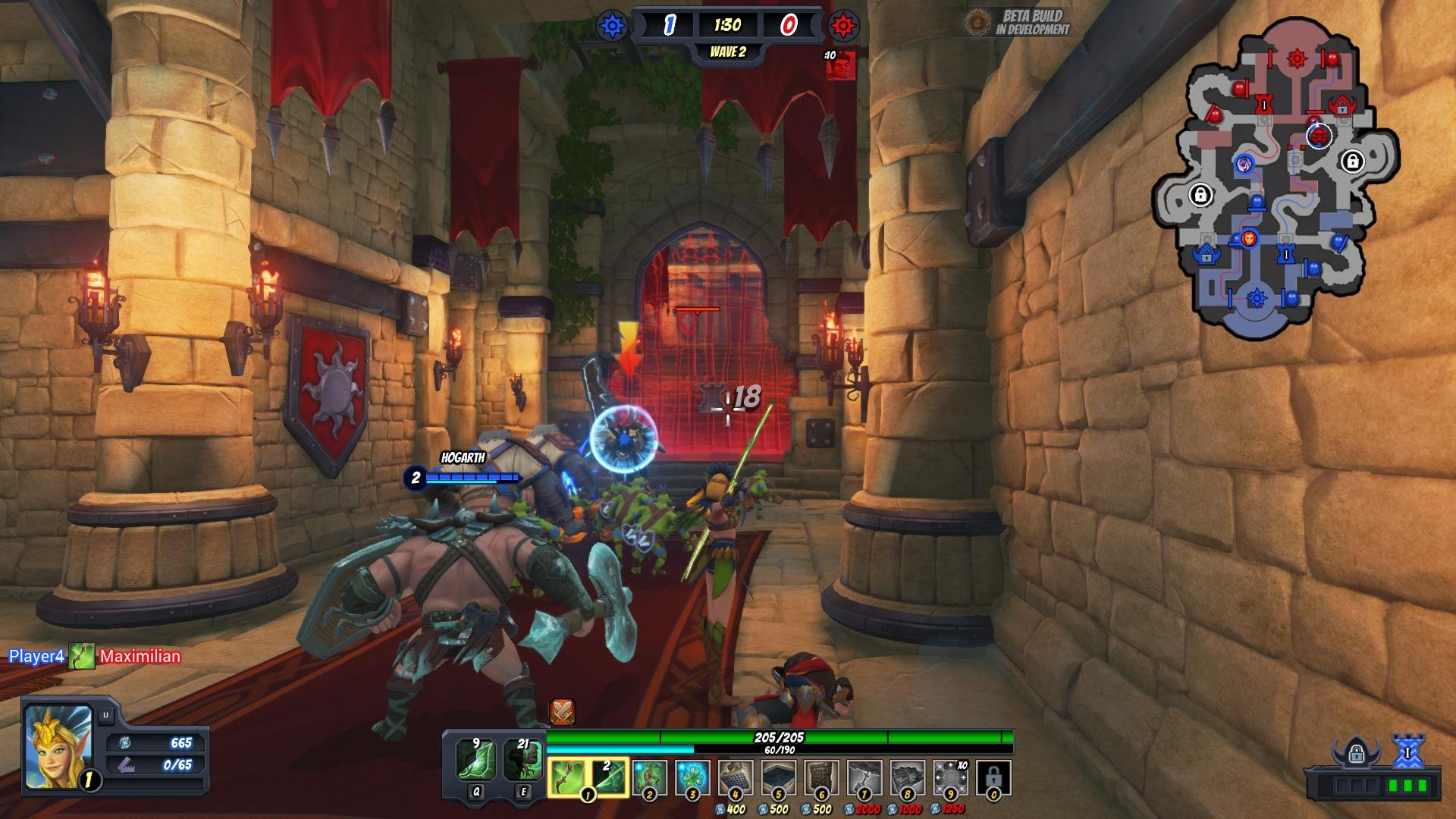Click the red team sun emblem by the score
1456x819 pixels.
843,26
